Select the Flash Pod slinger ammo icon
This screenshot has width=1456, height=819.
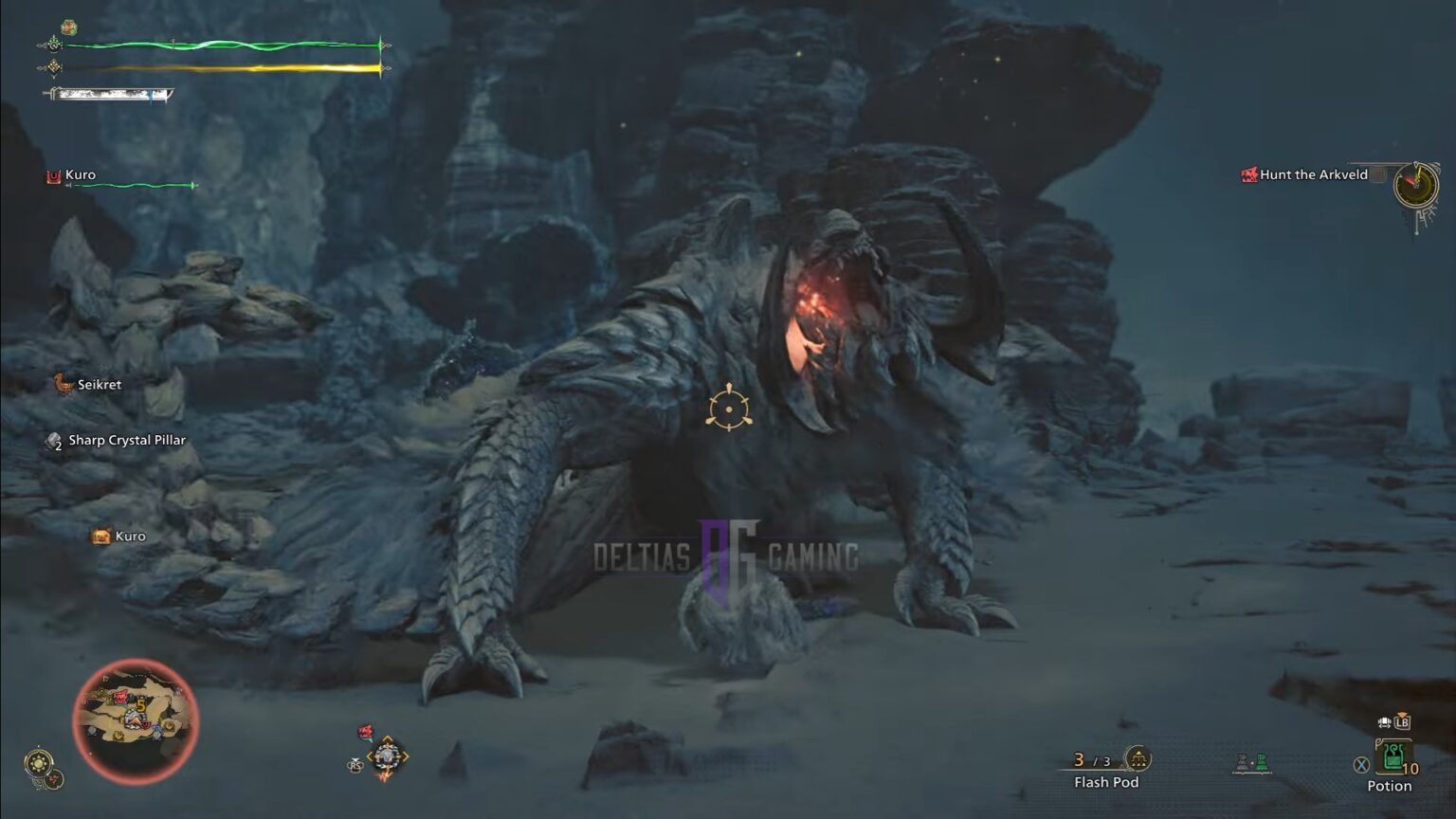(1137, 758)
